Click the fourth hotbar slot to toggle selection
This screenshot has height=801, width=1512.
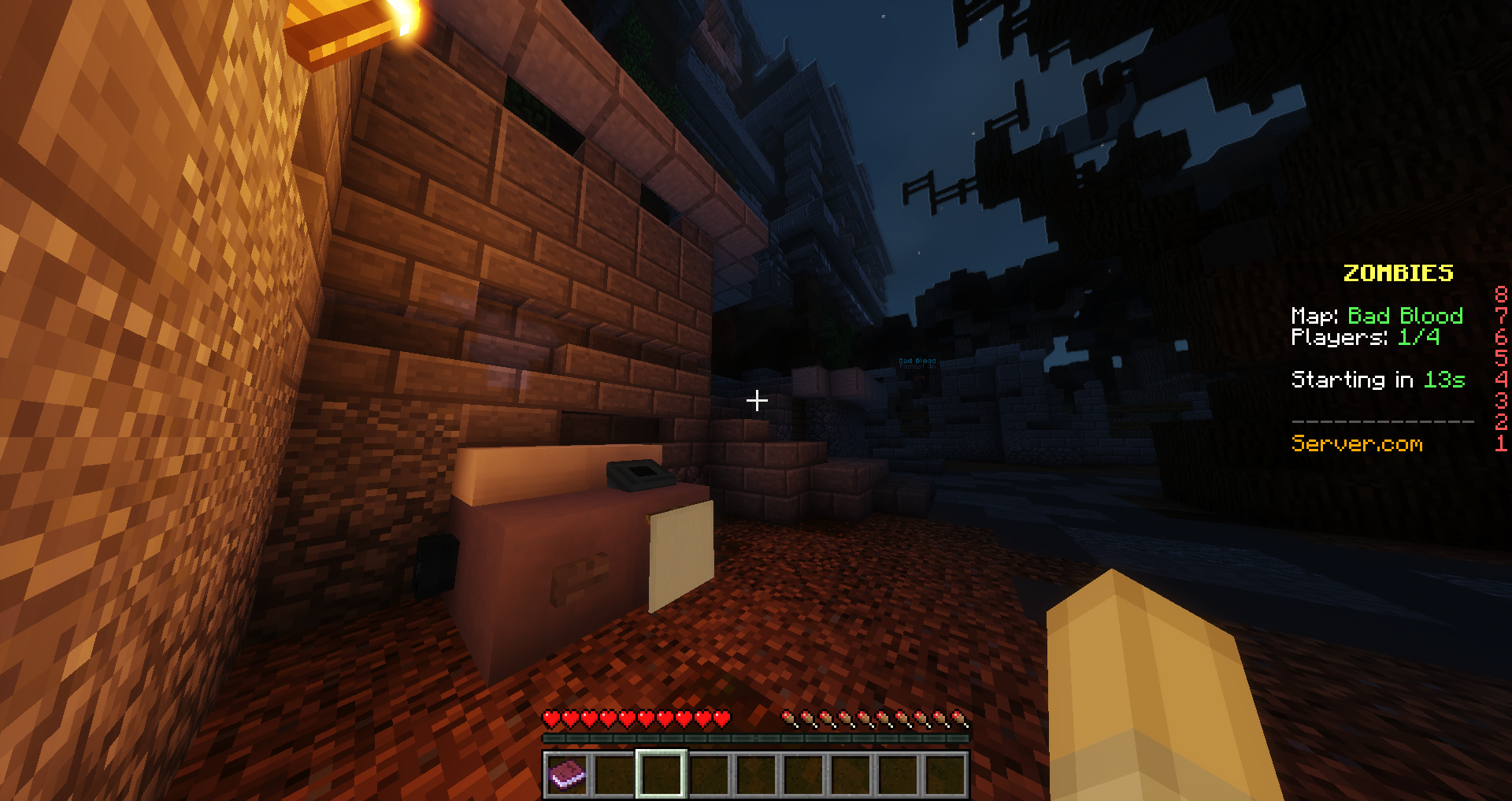tap(709, 773)
